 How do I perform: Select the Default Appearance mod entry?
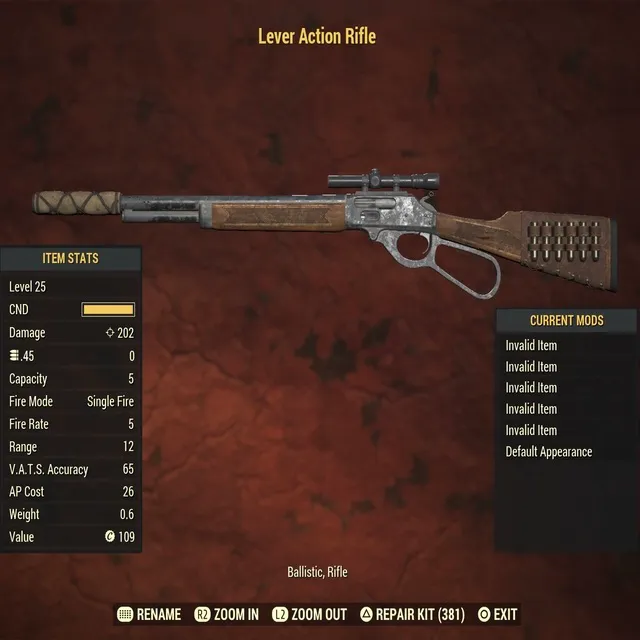coord(548,452)
